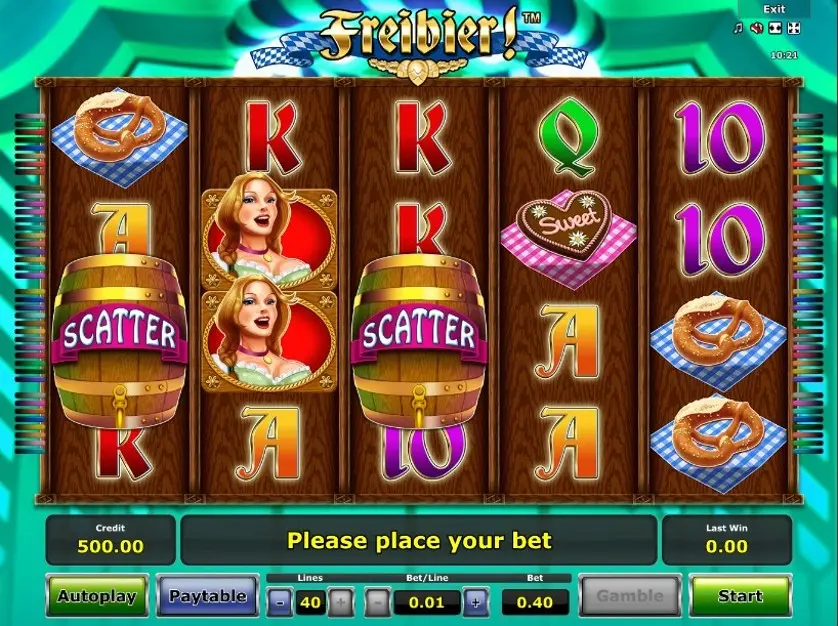This screenshot has height=626, width=838.
Task: Lower the Bet/Line amount
Action: [377, 602]
